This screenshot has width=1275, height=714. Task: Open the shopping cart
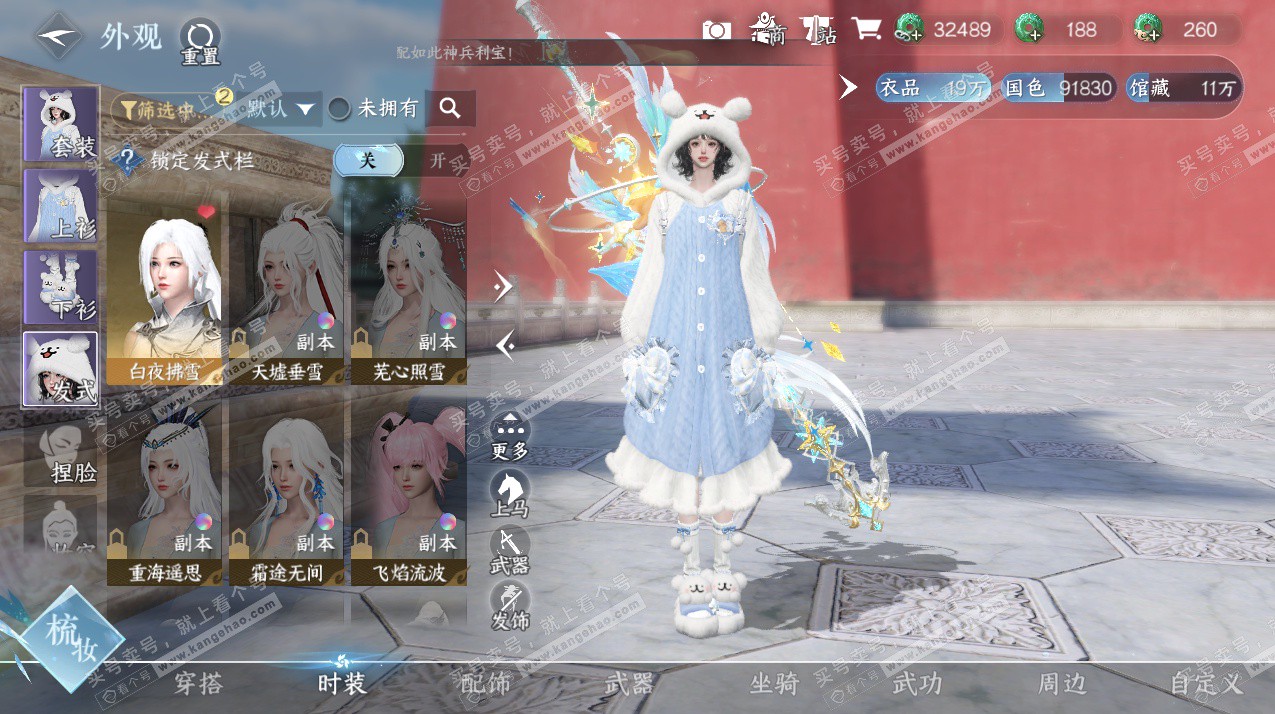pyautogui.click(x=866, y=30)
